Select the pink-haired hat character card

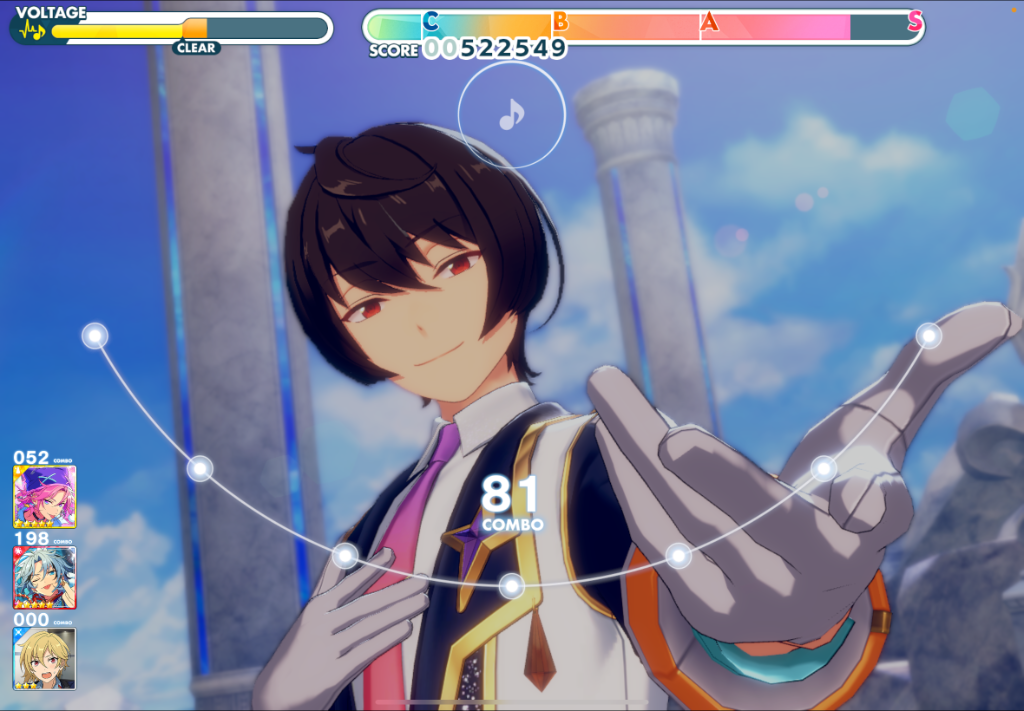click(x=44, y=496)
